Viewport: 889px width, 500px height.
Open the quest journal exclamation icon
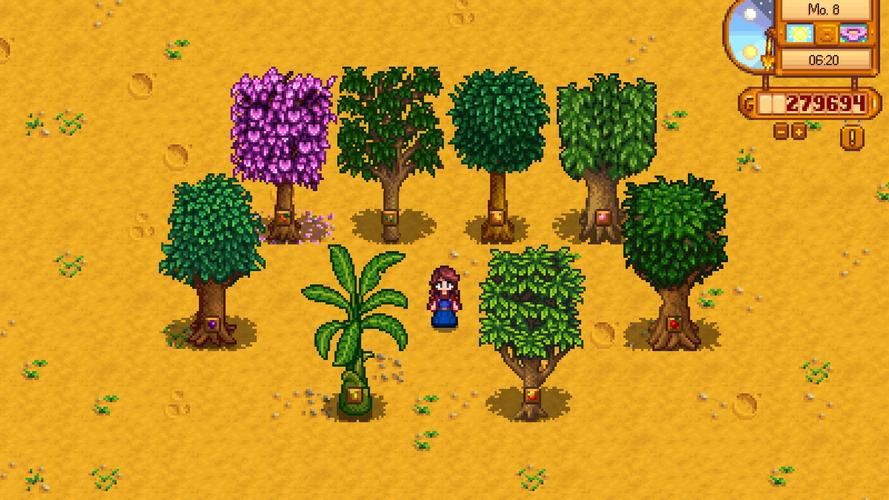[x=853, y=137]
